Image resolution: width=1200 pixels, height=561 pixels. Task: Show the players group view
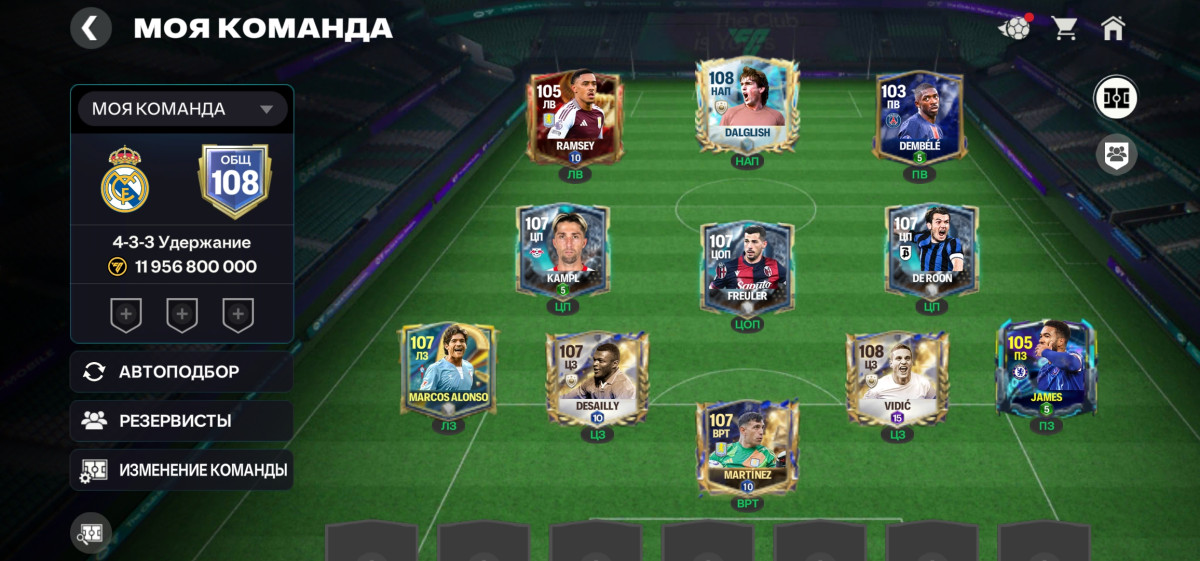pyautogui.click(x=1116, y=154)
